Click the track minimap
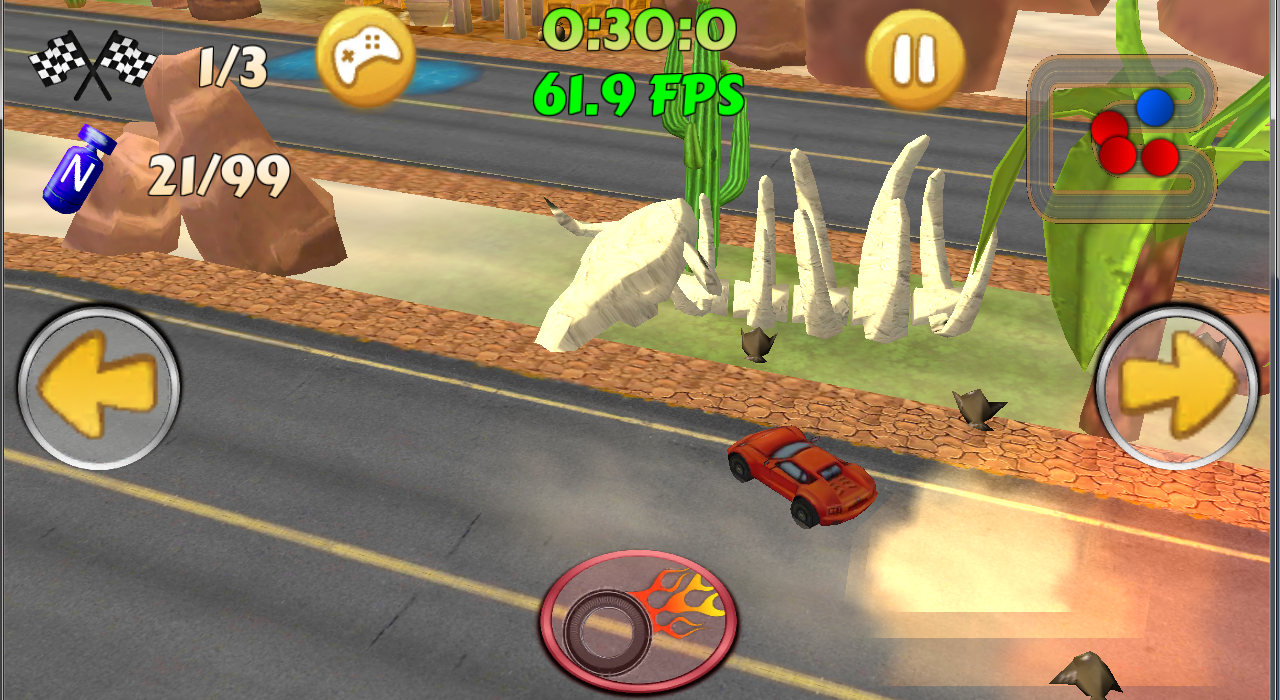Image resolution: width=1280 pixels, height=700 pixels. [x=1121, y=137]
